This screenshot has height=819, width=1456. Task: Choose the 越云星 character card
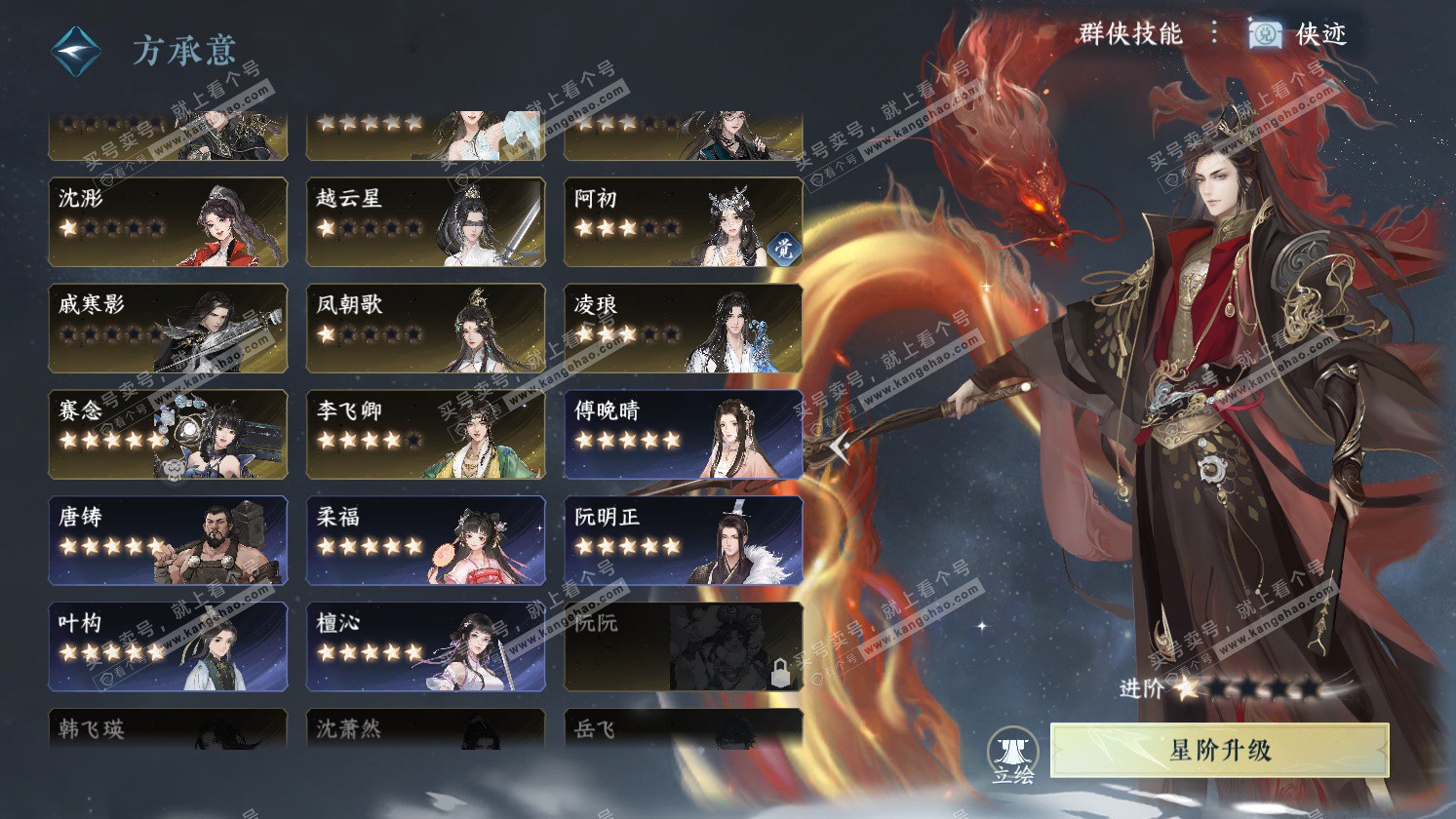coord(425,221)
